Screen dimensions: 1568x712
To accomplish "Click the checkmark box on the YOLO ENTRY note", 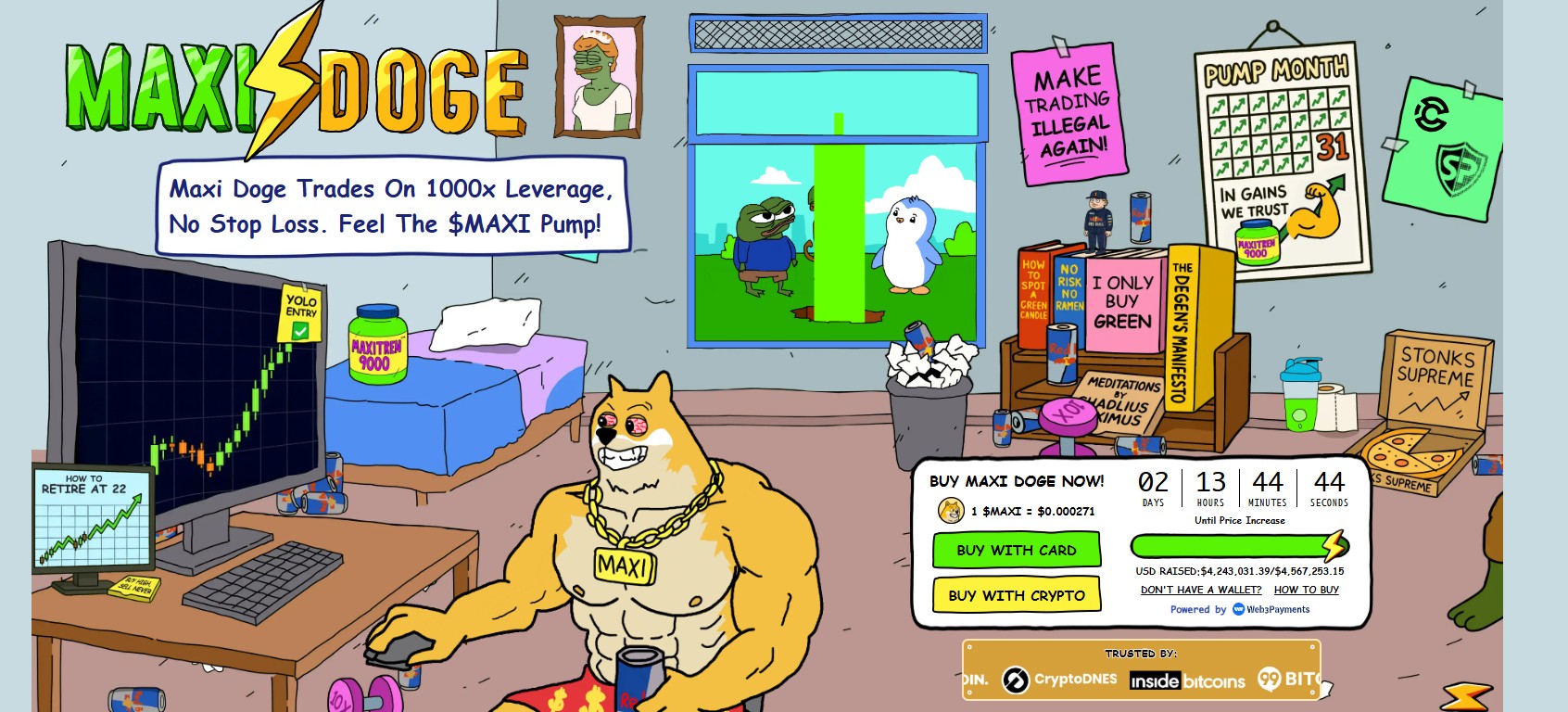I will 298,329.
